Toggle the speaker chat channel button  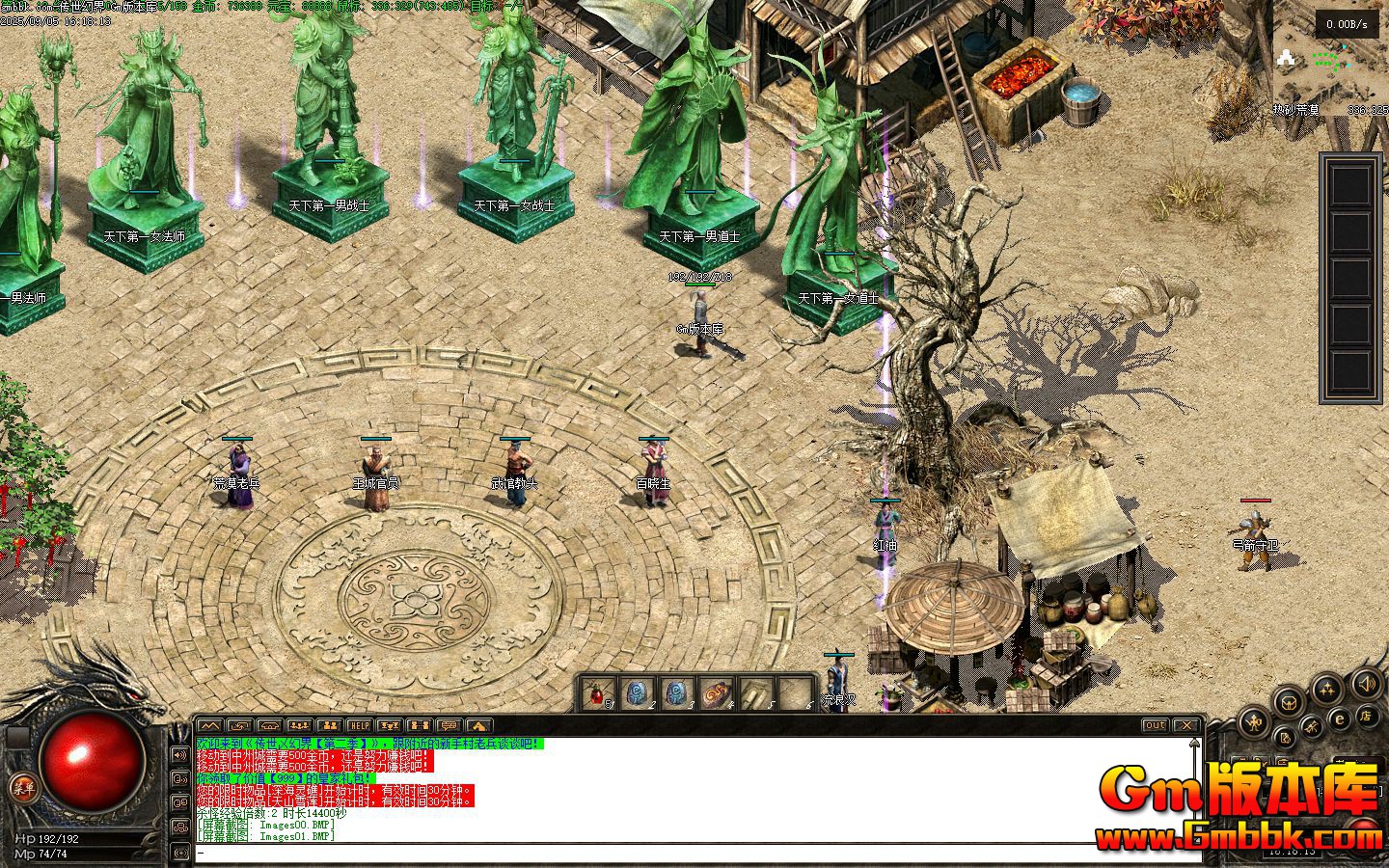(180, 755)
